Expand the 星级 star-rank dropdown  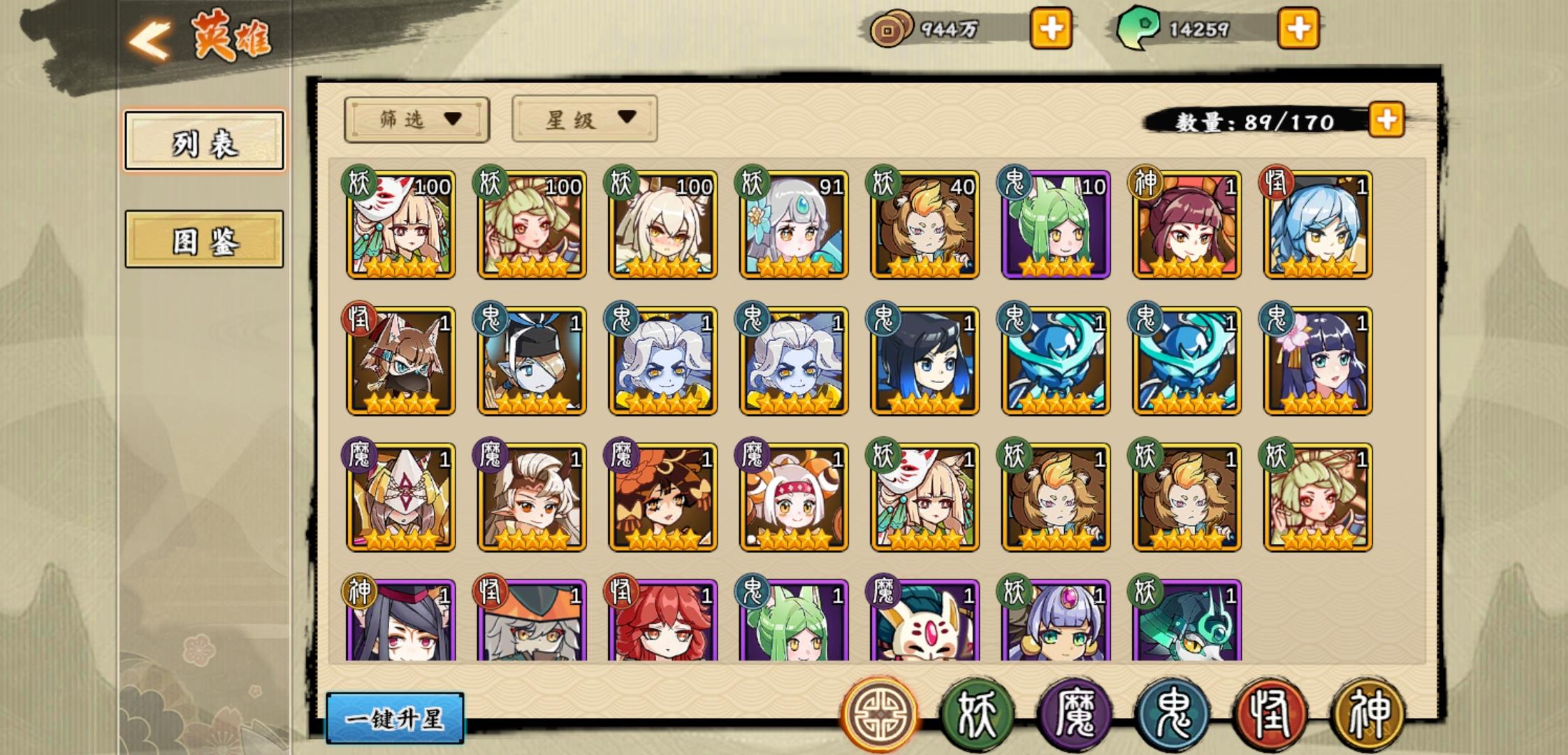coord(584,119)
